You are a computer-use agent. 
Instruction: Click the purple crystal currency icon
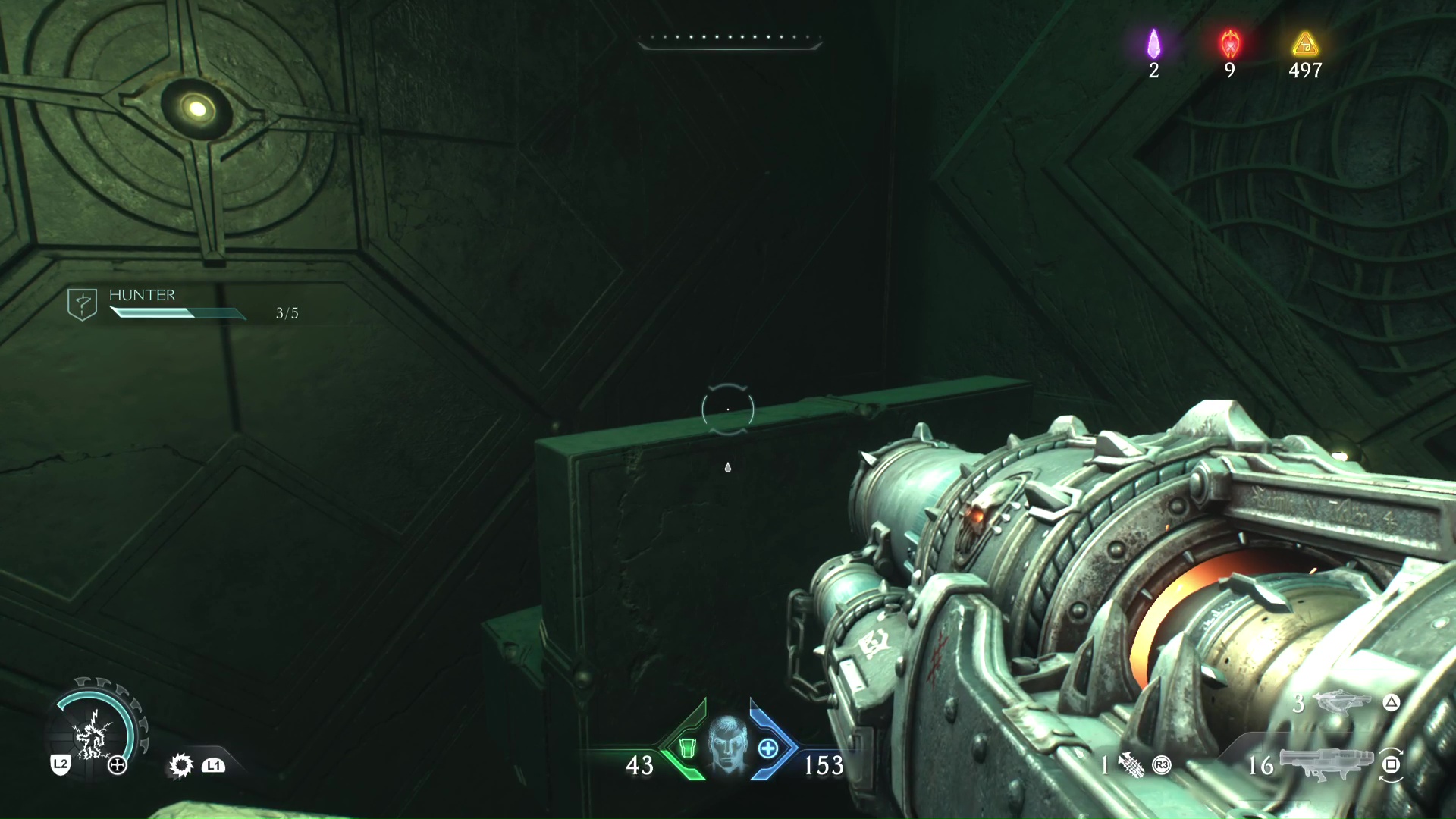click(1153, 45)
